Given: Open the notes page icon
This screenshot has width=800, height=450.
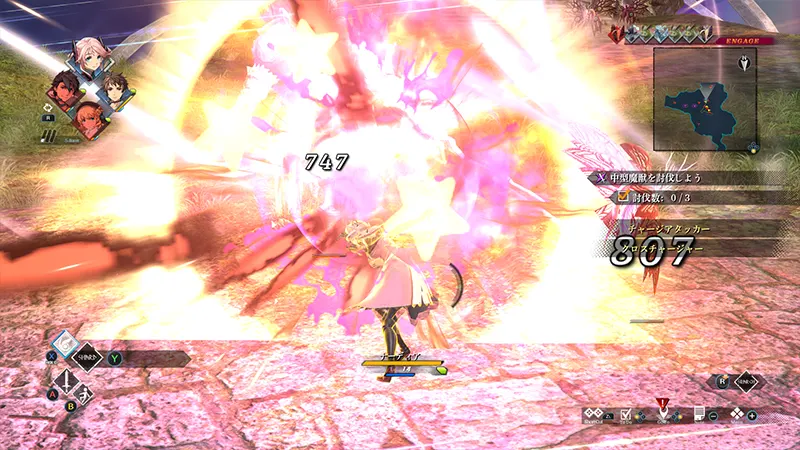Looking at the screenshot, I should click(x=699, y=414).
